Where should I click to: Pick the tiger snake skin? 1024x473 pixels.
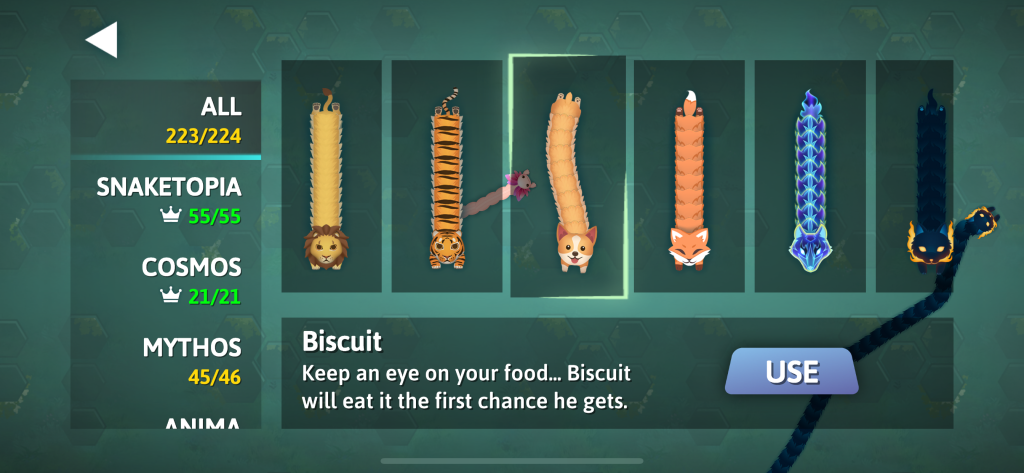(446, 176)
